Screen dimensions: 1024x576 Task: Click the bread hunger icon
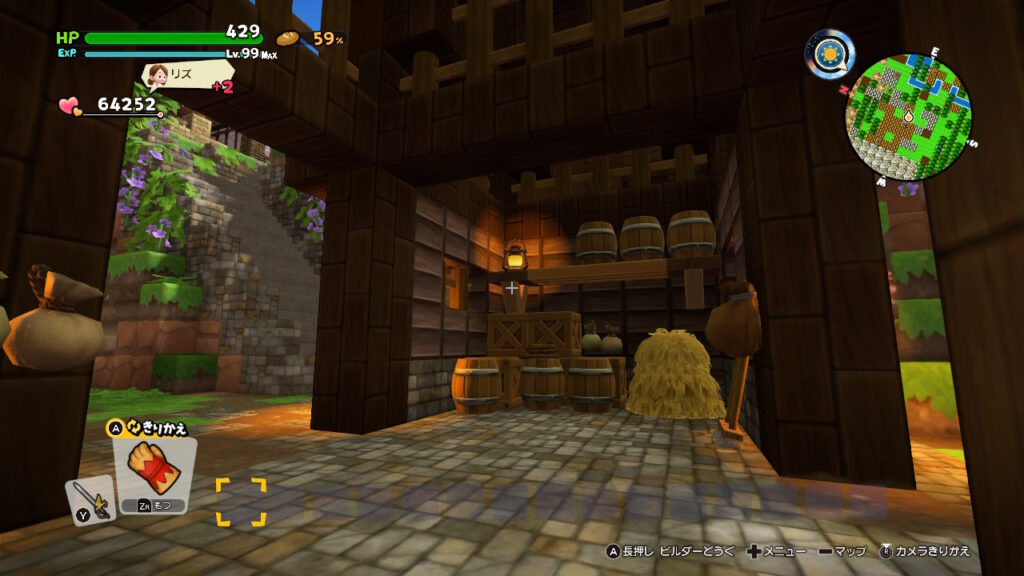coord(289,39)
